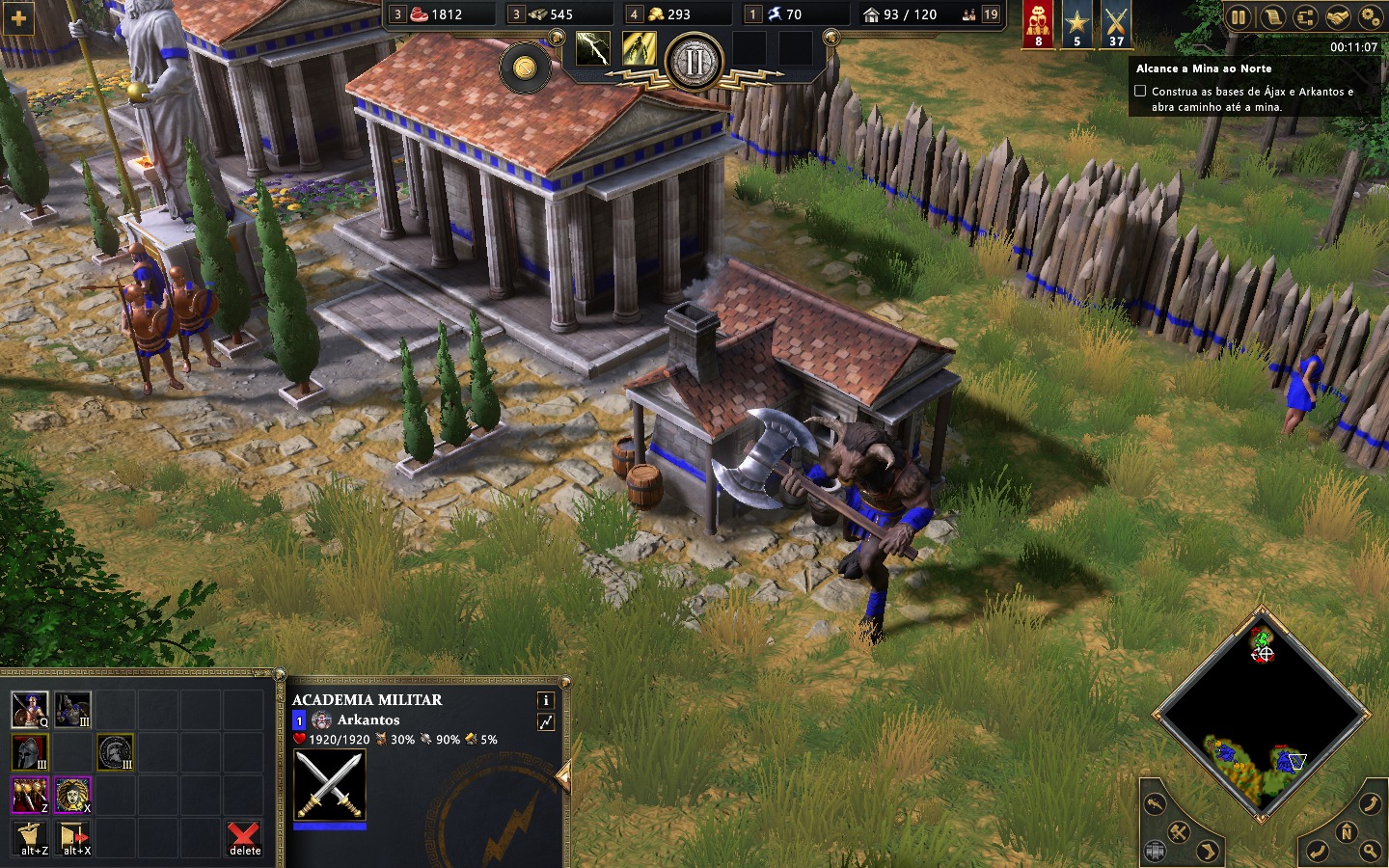Screen dimensions: 1389x868
Task: Pause the game with the pause button
Action: 1239,16
